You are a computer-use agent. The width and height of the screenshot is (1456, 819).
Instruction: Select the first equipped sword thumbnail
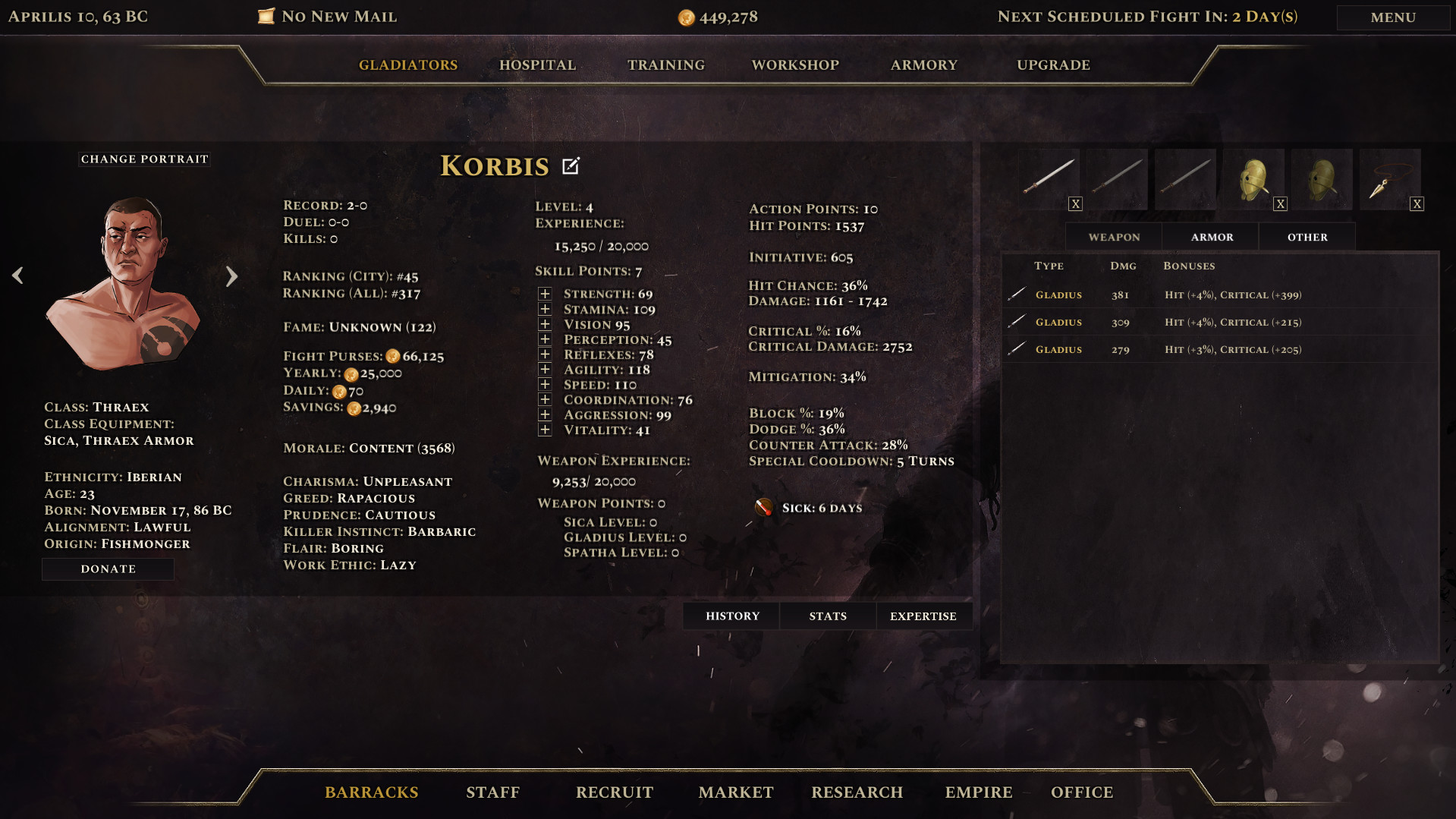click(1049, 176)
